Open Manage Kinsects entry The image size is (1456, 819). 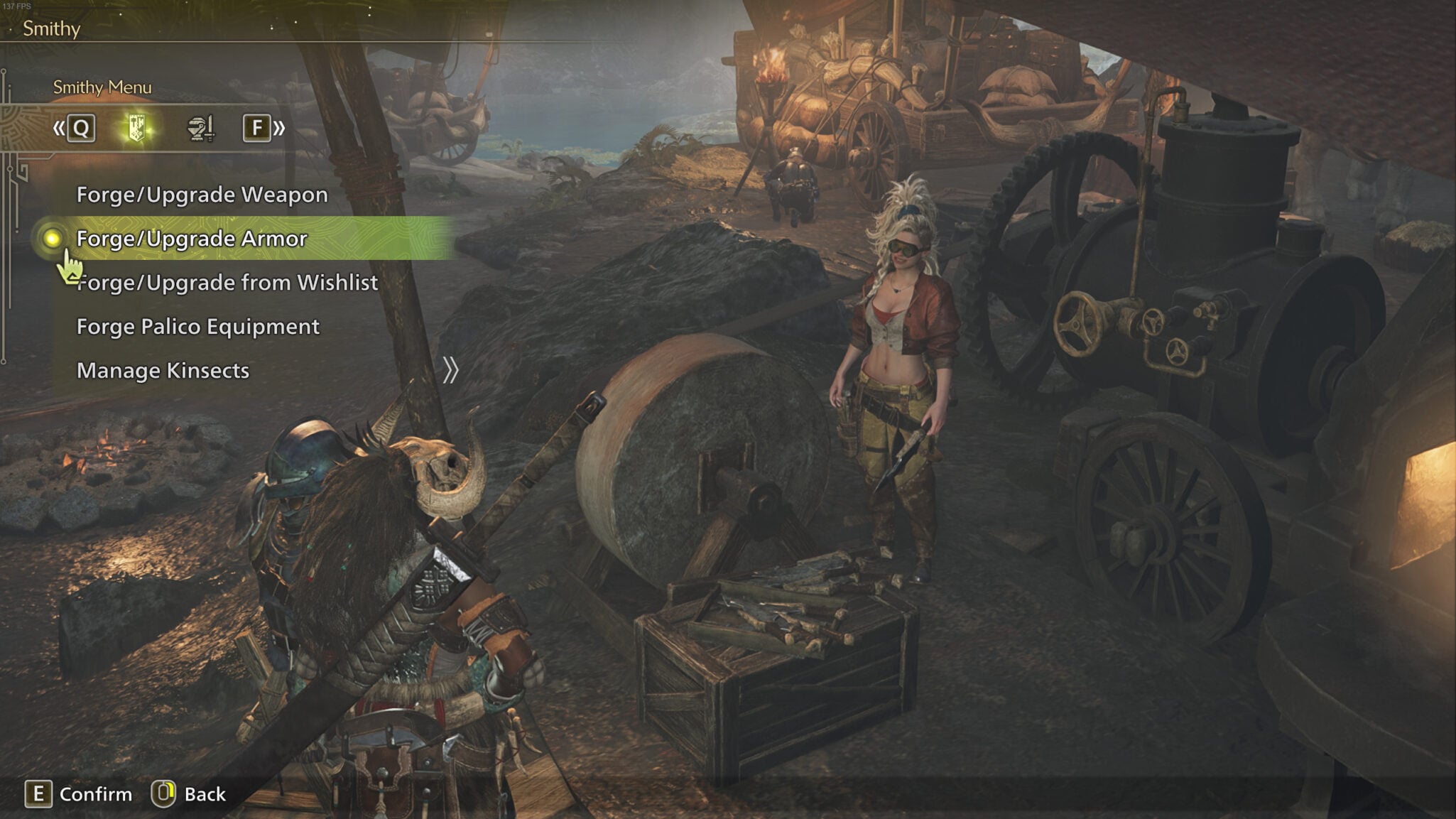tap(163, 371)
